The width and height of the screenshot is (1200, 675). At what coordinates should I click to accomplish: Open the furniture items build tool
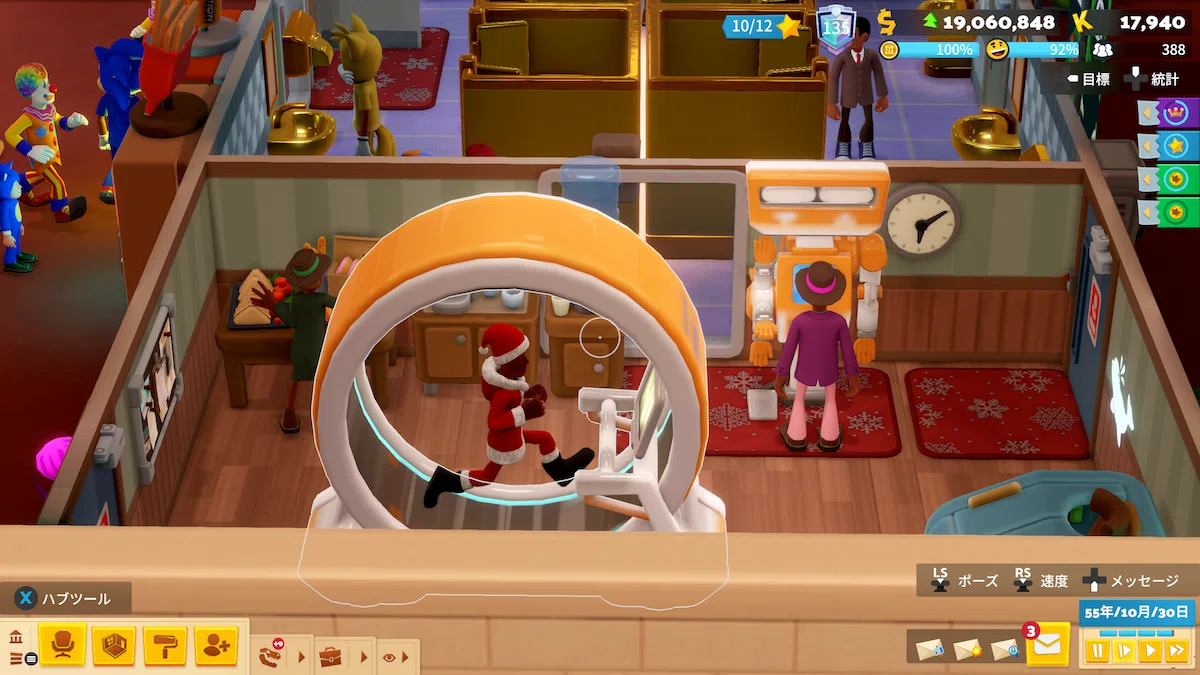point(62,645)
